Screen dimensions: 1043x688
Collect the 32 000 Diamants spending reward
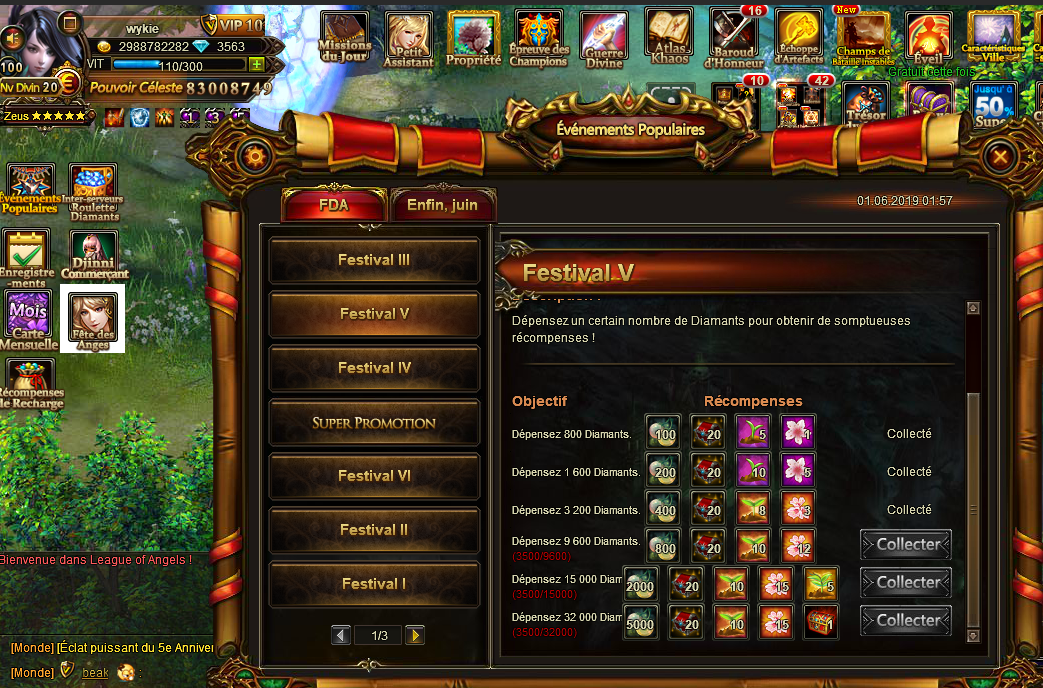pos(906,621)
